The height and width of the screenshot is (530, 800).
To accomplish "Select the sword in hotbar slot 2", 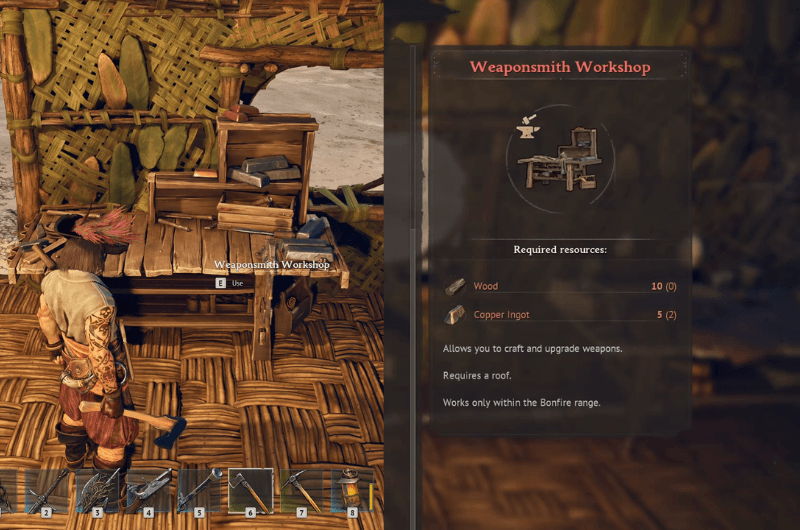I will pyautogui.click(x=46, y=491).
